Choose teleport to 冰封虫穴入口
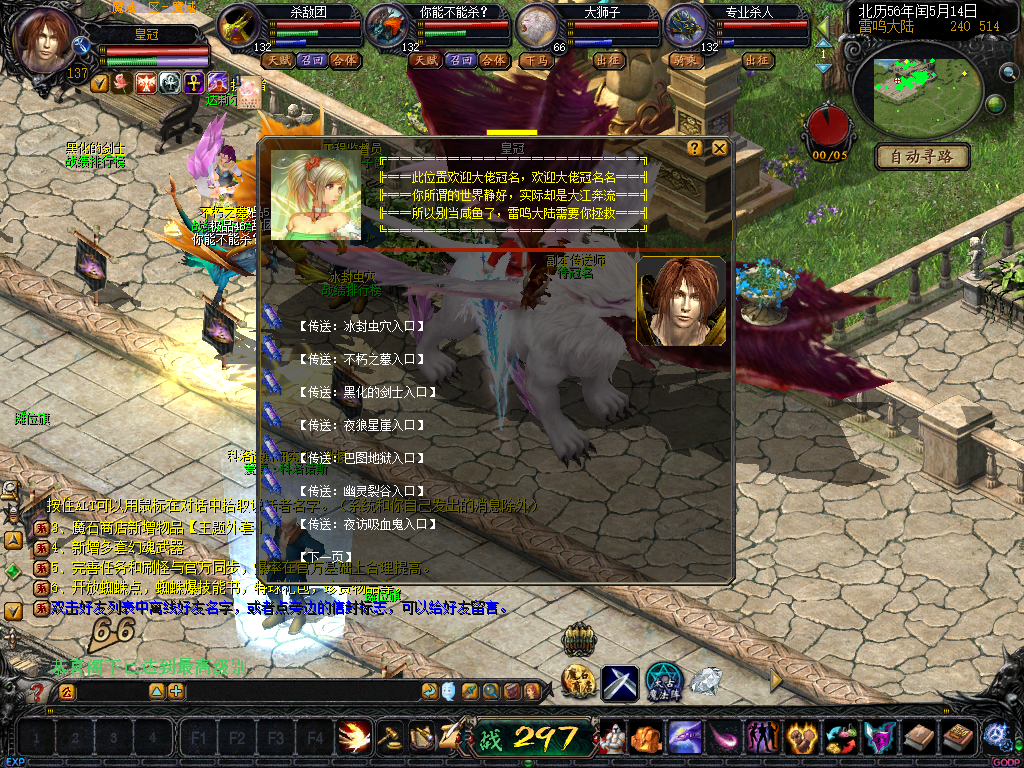 click(362, 326)
